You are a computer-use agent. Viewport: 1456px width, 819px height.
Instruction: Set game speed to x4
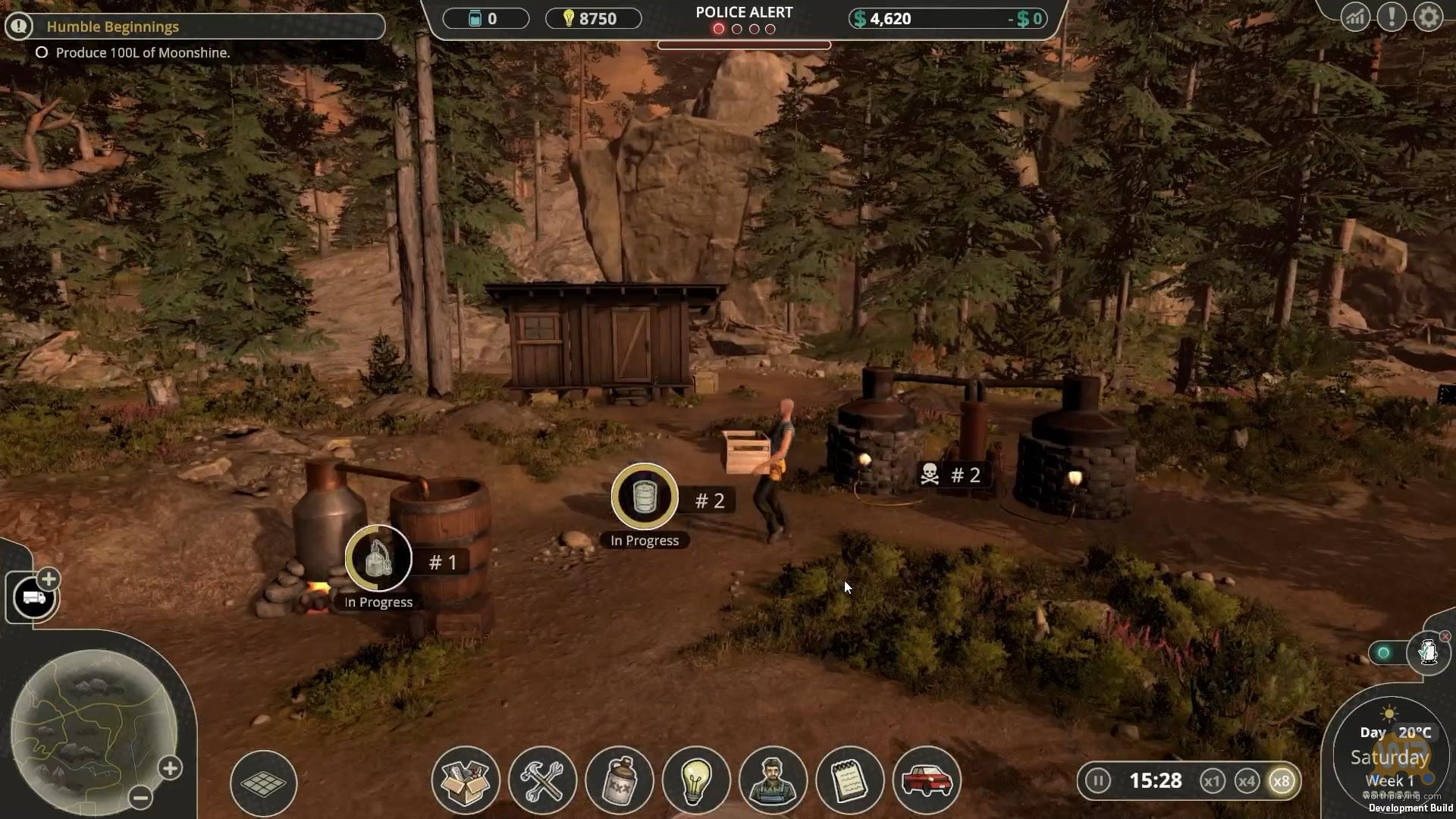(1247, 781)
